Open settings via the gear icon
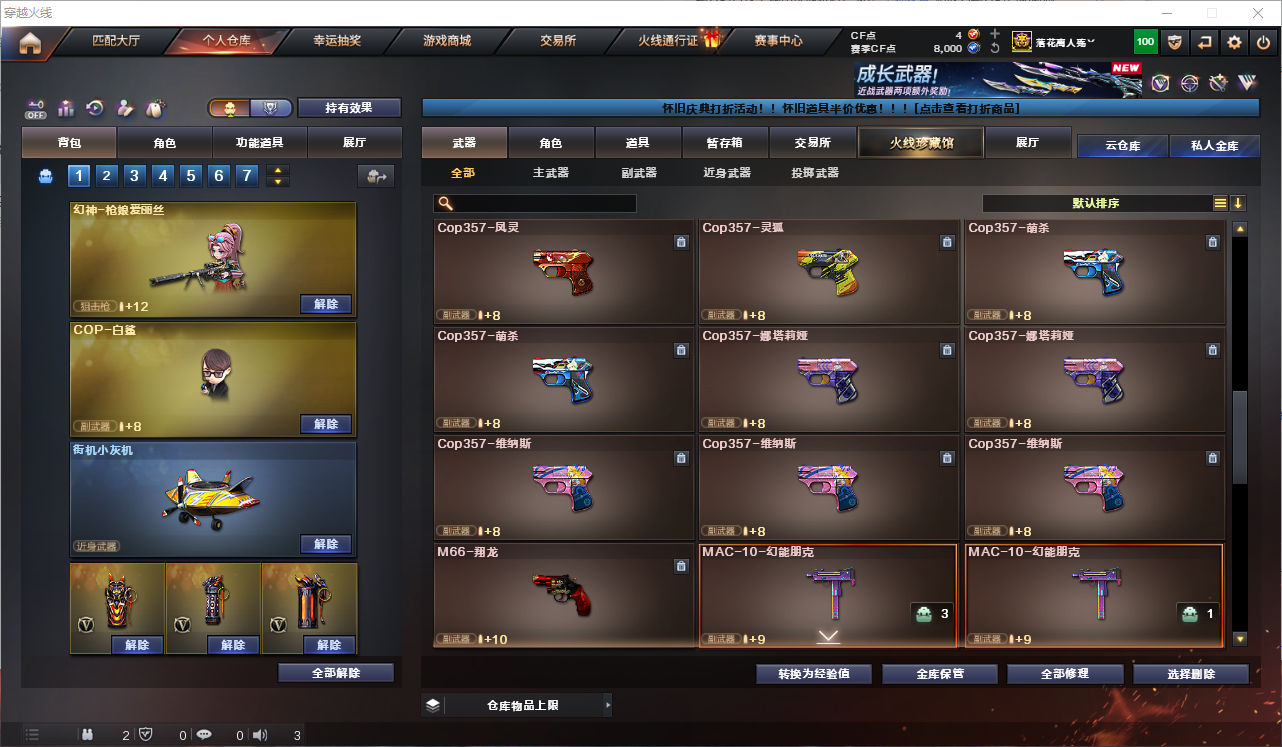This screenshot has height=747, width=1282. tap(1234, 42)
